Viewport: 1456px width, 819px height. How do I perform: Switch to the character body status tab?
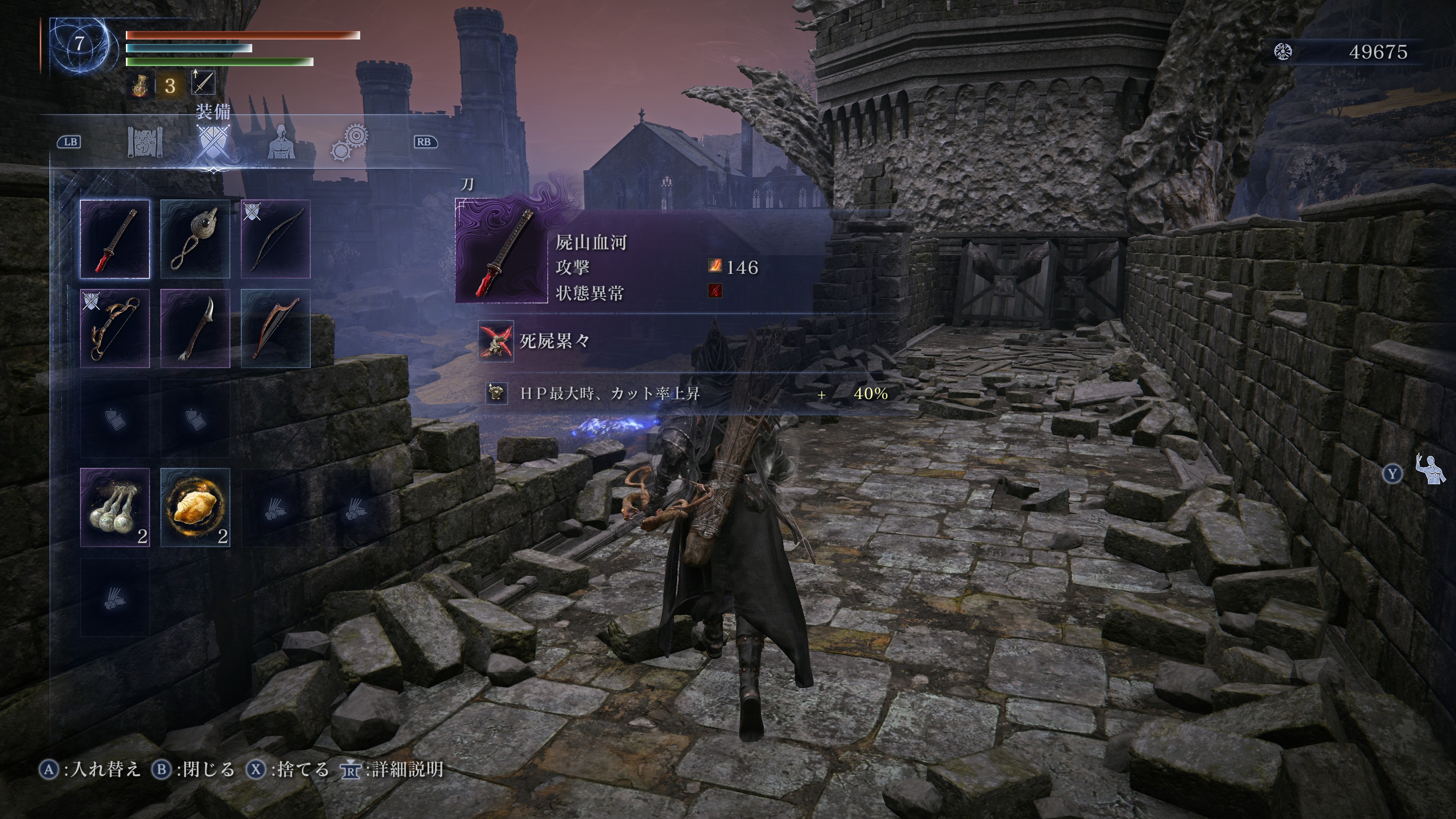point(280,142)
